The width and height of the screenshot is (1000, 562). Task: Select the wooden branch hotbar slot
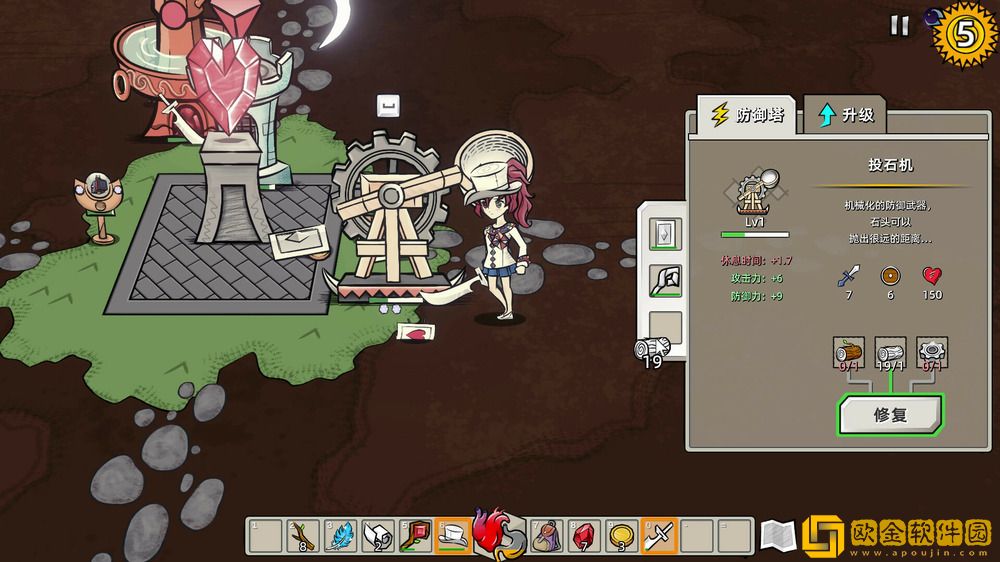(x=302, y=536)
